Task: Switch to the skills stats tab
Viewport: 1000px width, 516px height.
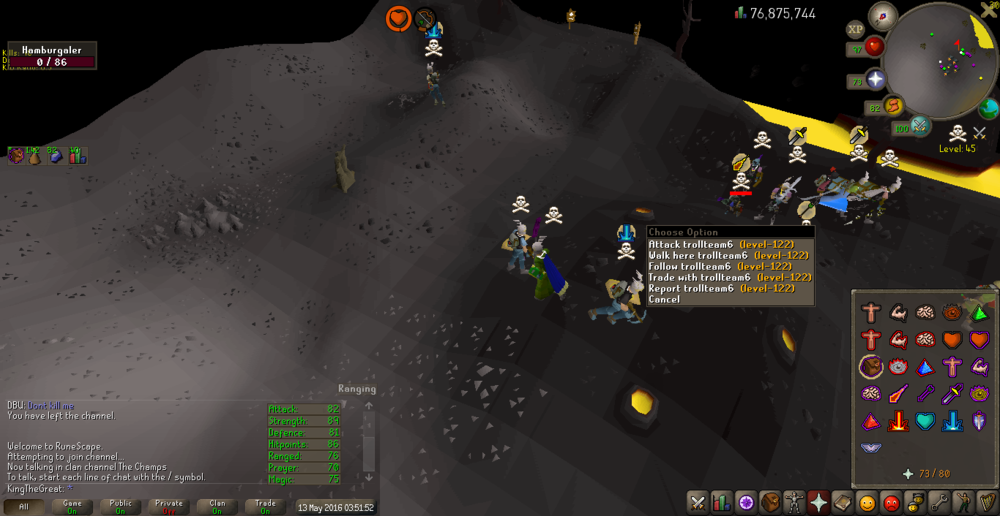Action: pyautogui.click(x=722, y=502)
